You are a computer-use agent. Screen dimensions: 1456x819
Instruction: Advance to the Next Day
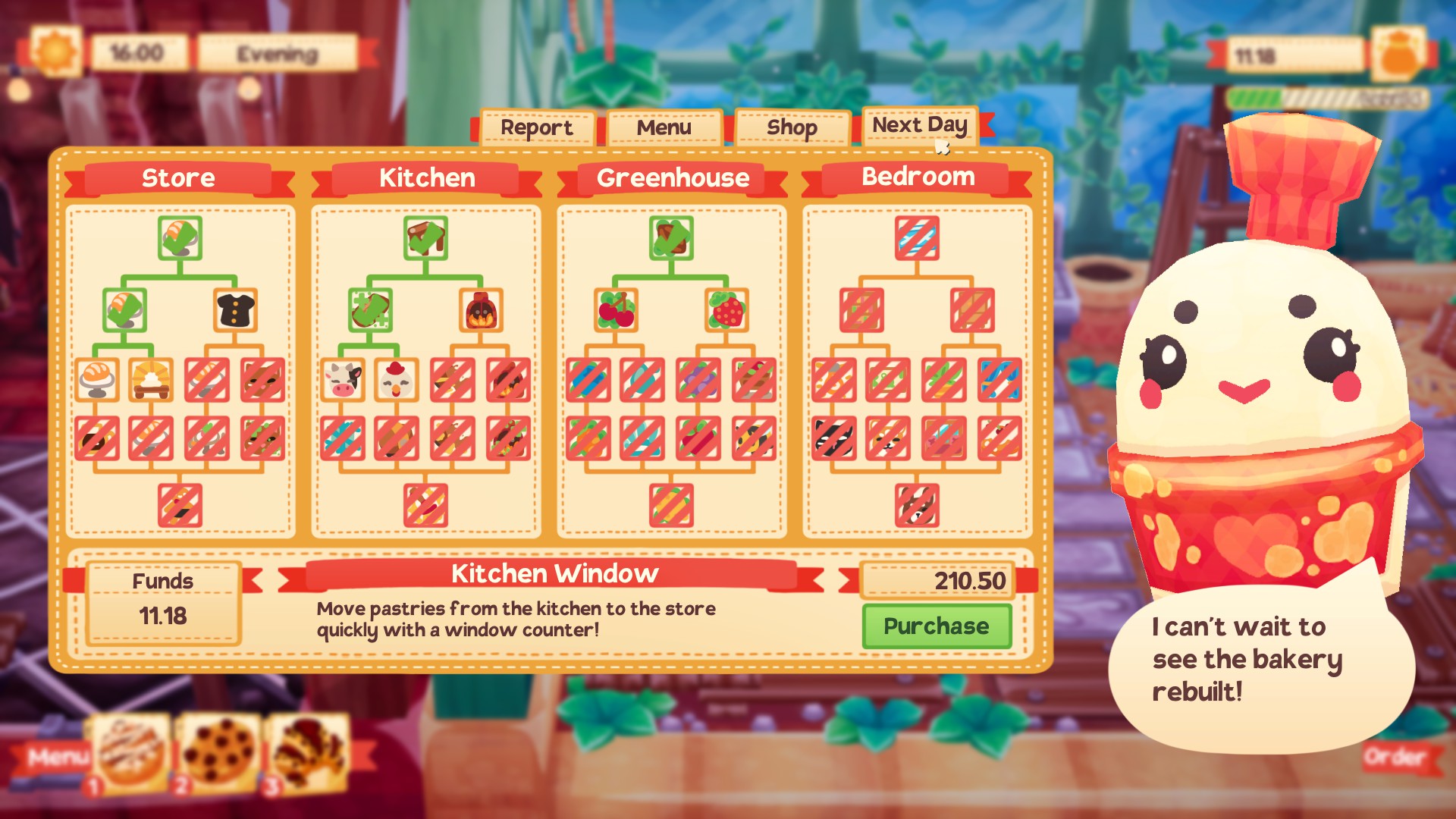click(919, 125)
